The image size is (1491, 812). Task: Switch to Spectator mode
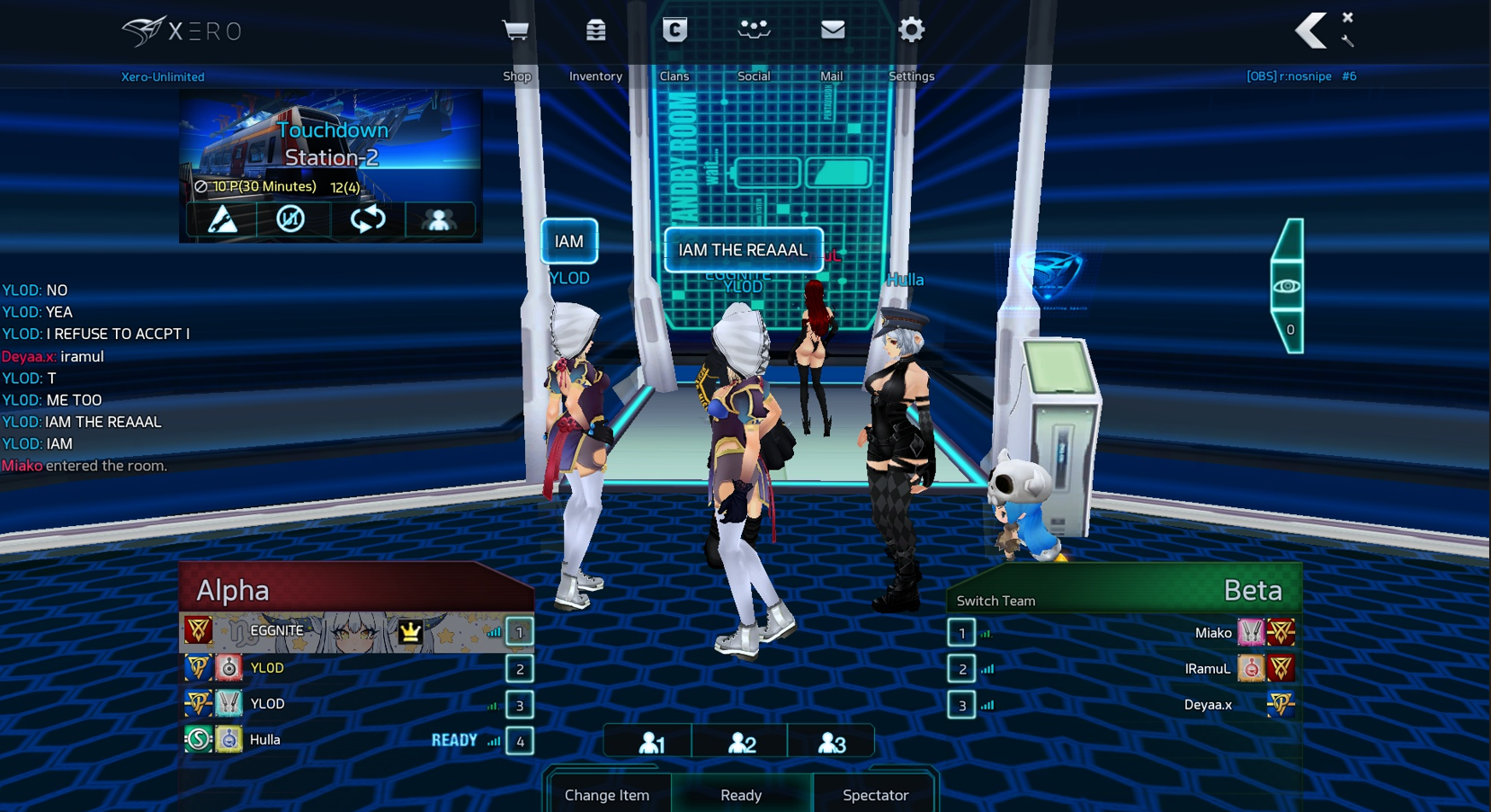[875, 795]
